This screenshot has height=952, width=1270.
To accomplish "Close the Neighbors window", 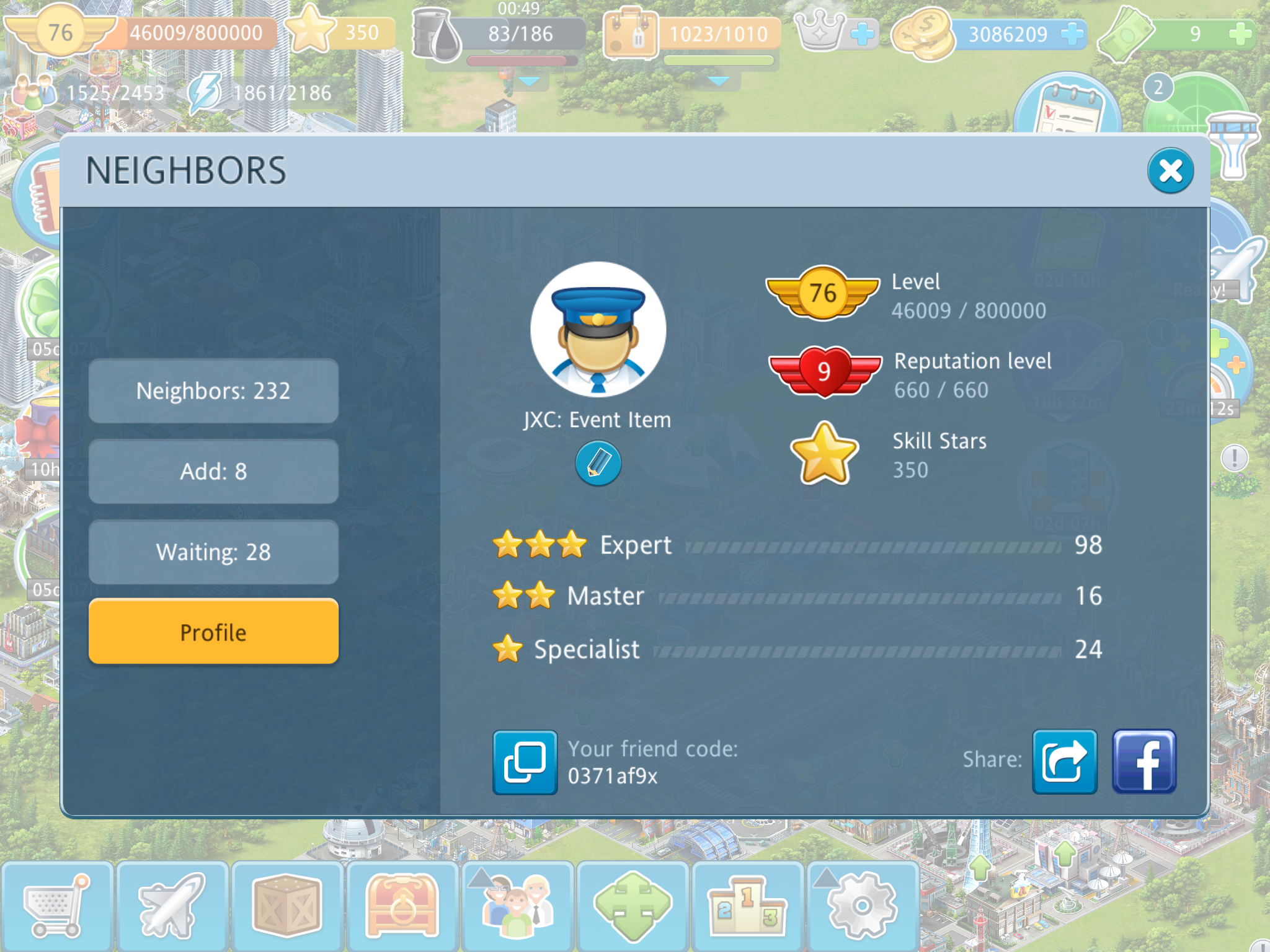I will tap(1170, 171).
